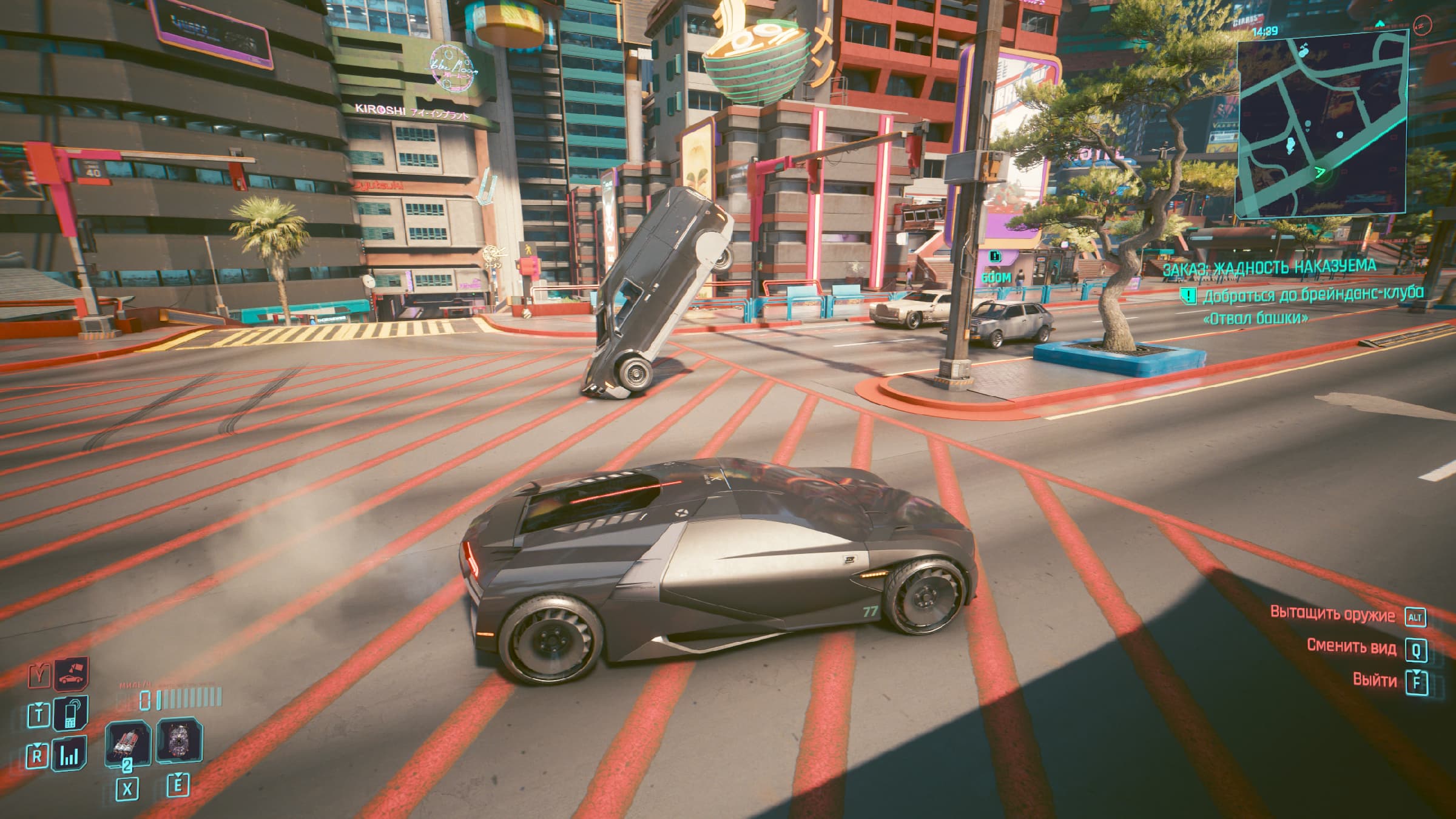1456x819 pixels.
Task: Click the «Выйти» exit vehicle label
Action: [1374, 680]
